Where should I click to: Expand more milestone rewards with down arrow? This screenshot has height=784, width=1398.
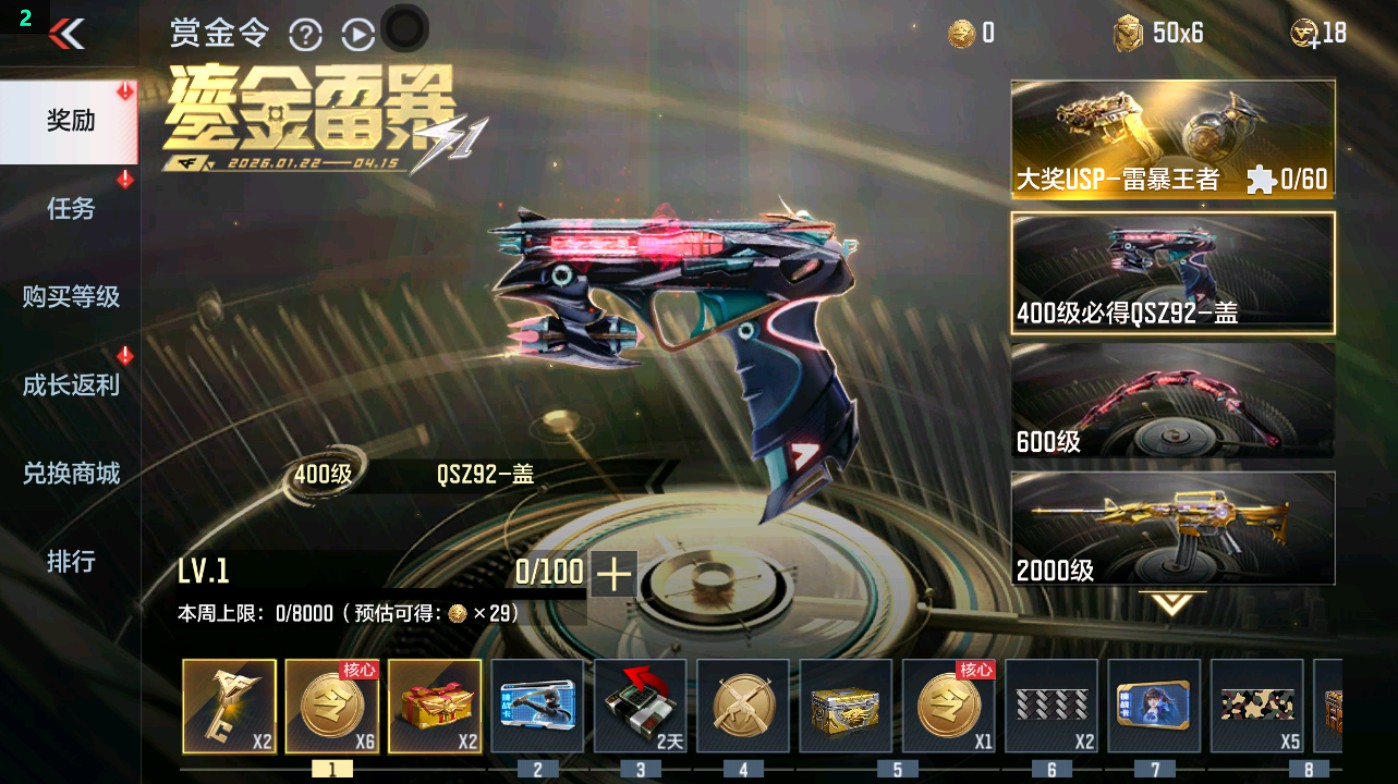pyautogui.click(x=1173, y=602)
